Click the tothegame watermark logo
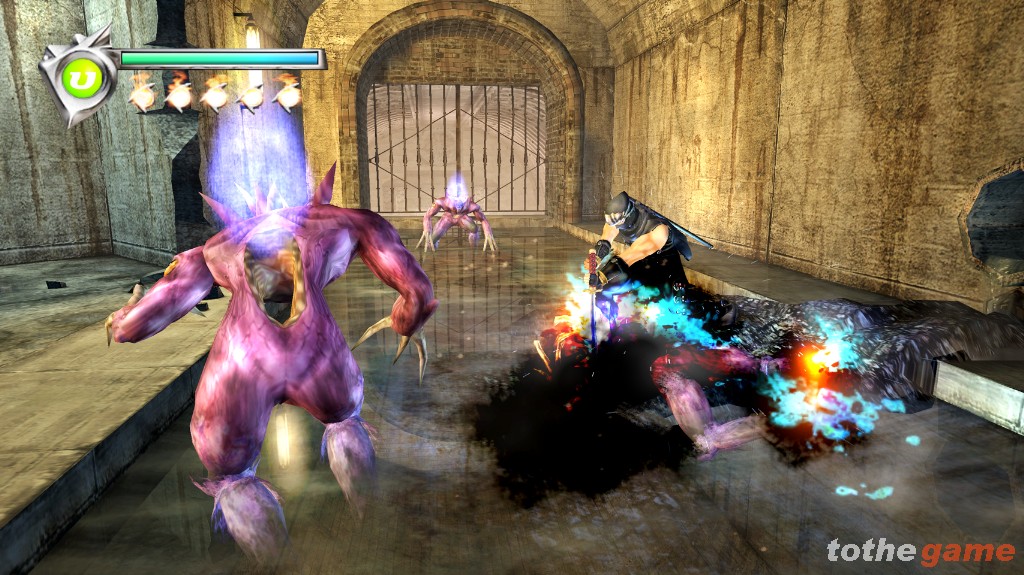 click(920, 550)
